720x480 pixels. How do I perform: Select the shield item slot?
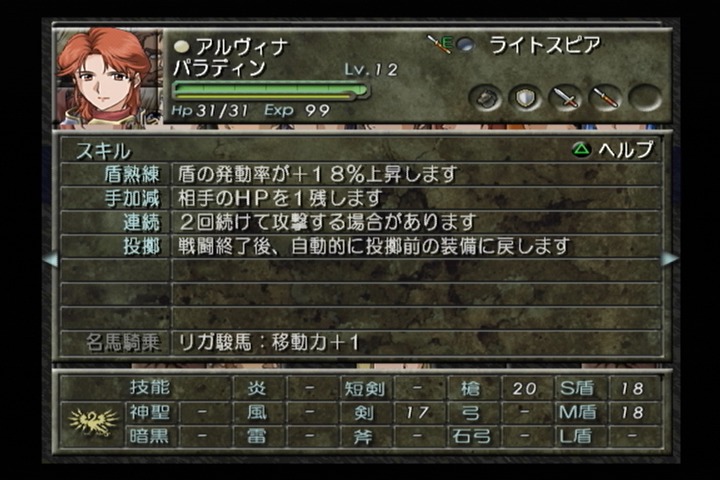click(525, 98)
